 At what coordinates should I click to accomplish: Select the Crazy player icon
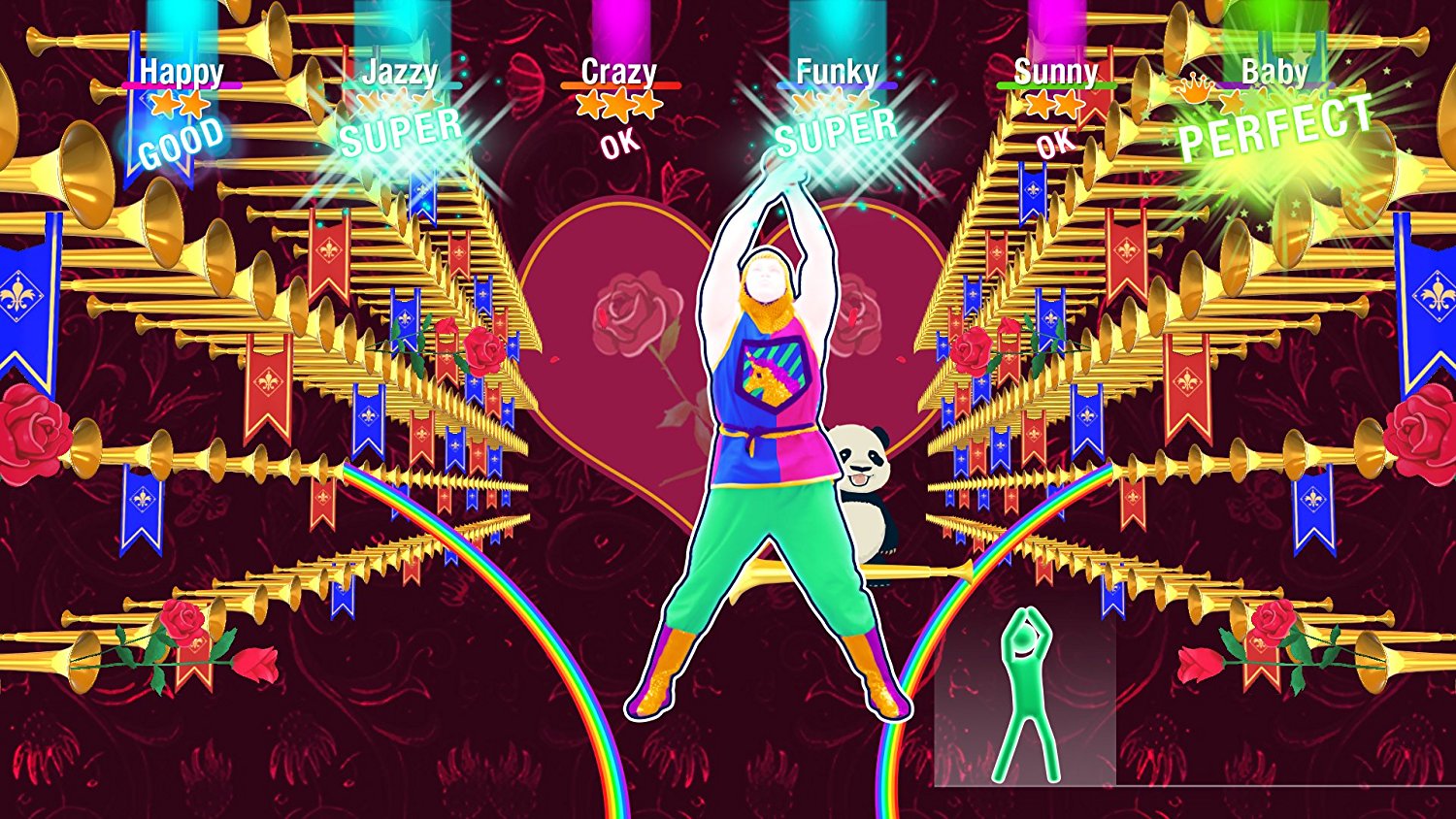click(619, 70)
